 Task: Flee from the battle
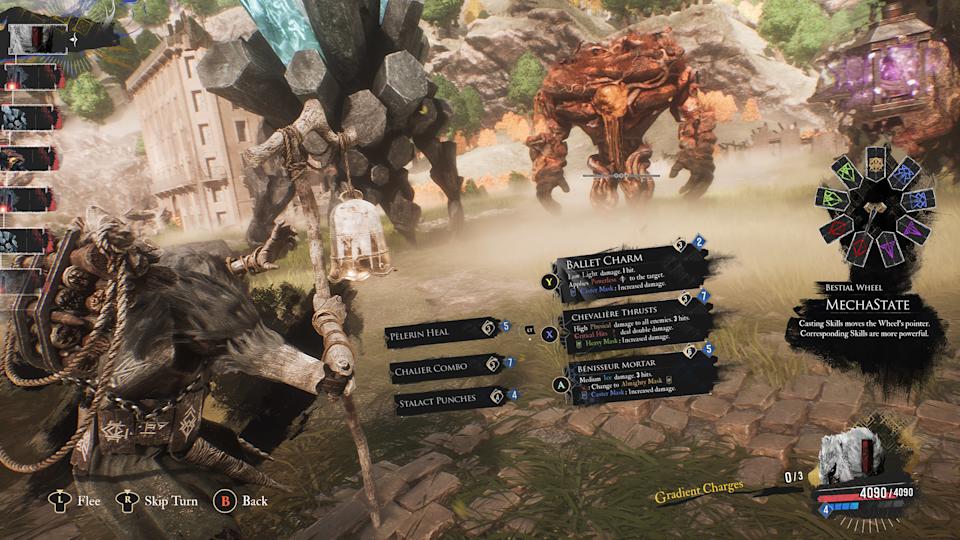coord(76,500)
